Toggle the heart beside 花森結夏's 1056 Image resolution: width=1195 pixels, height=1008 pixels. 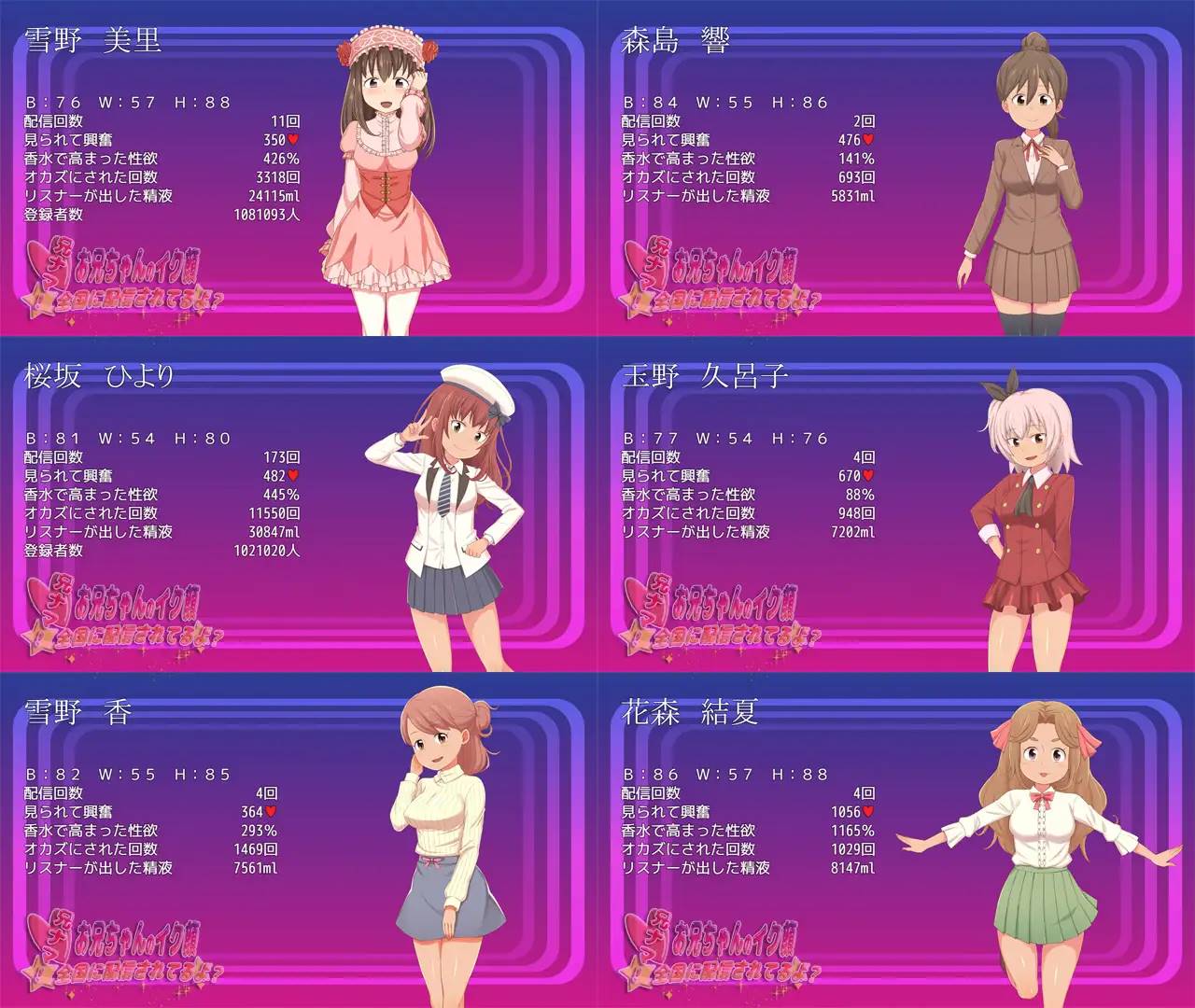click(867, 810)
